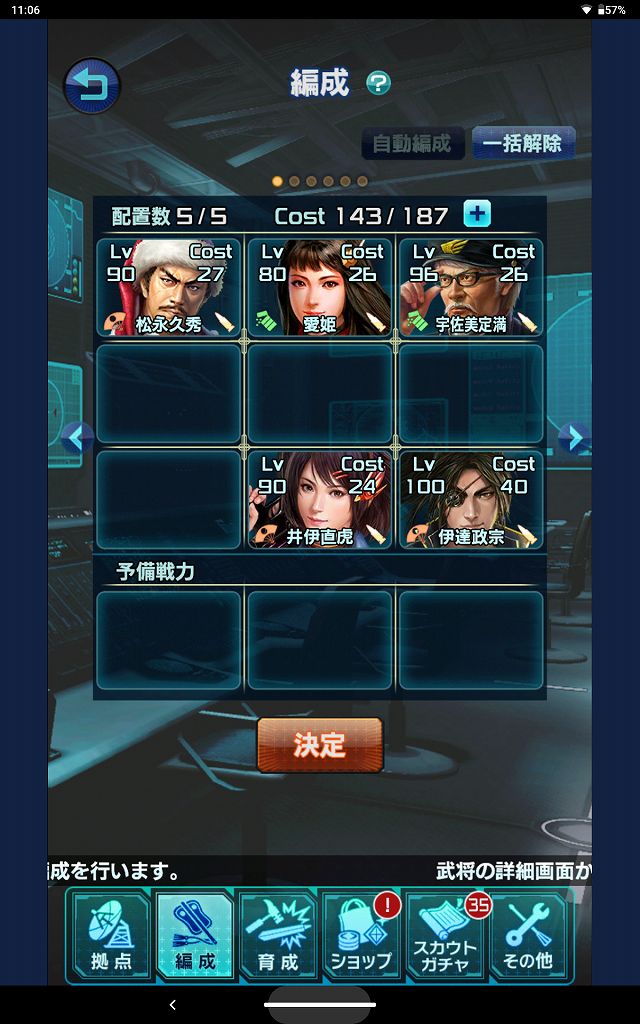Open the 編成 formation menu
The image size is (640, 1024).
point(195,936)
